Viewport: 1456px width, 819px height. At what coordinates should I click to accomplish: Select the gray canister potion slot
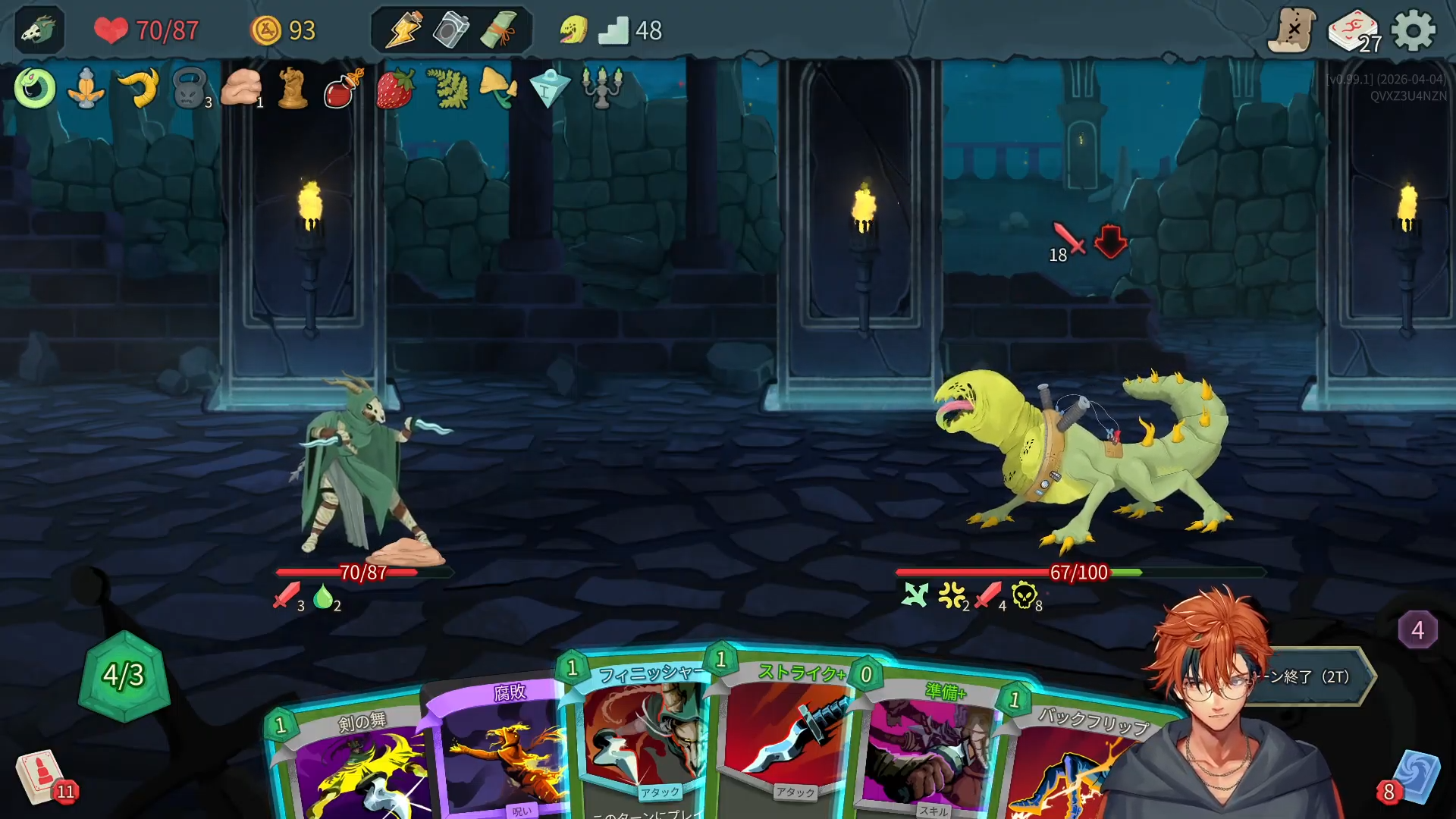(x=450, y=30)
